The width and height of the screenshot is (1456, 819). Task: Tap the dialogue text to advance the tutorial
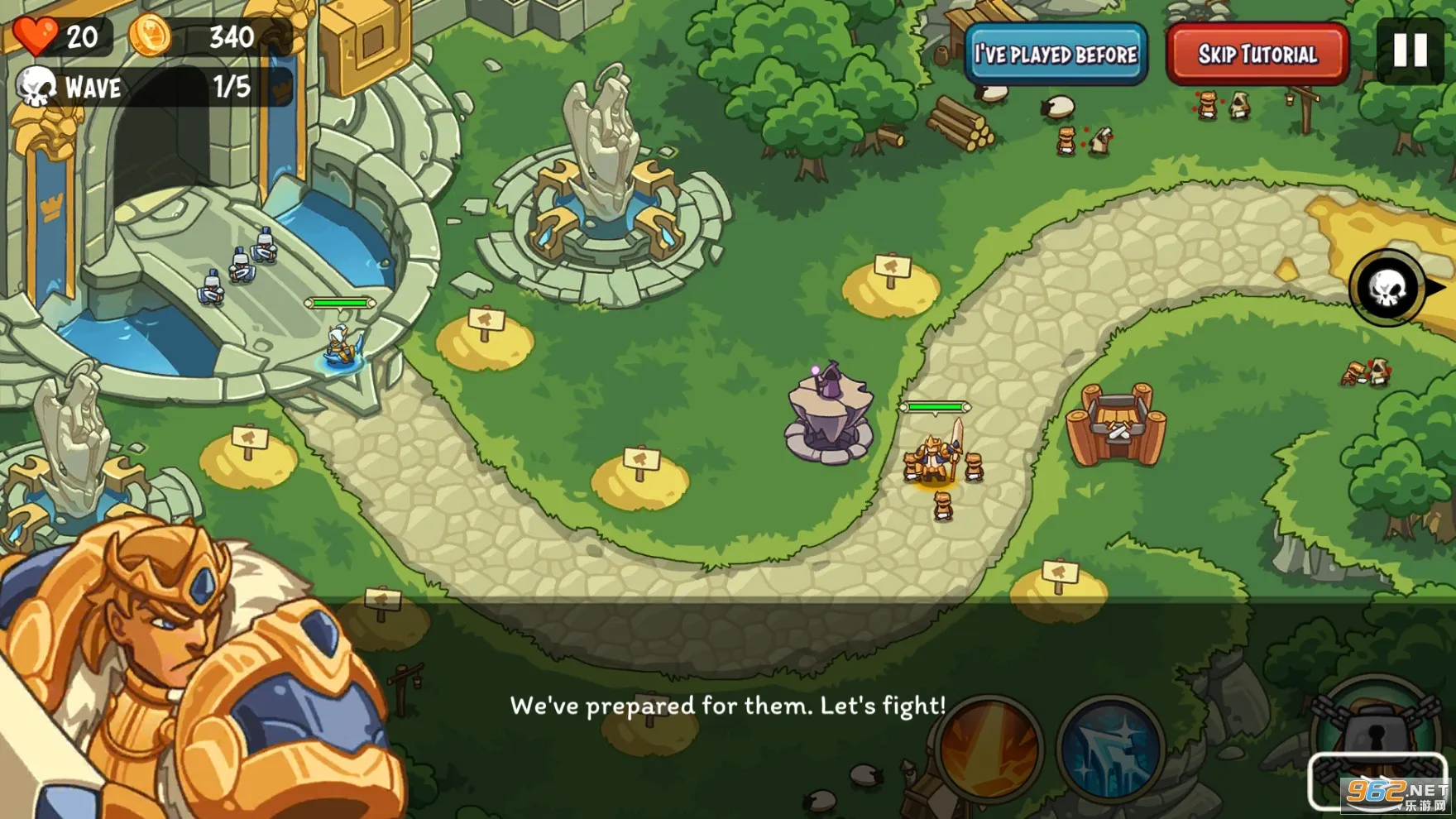(x=728, y=705)
